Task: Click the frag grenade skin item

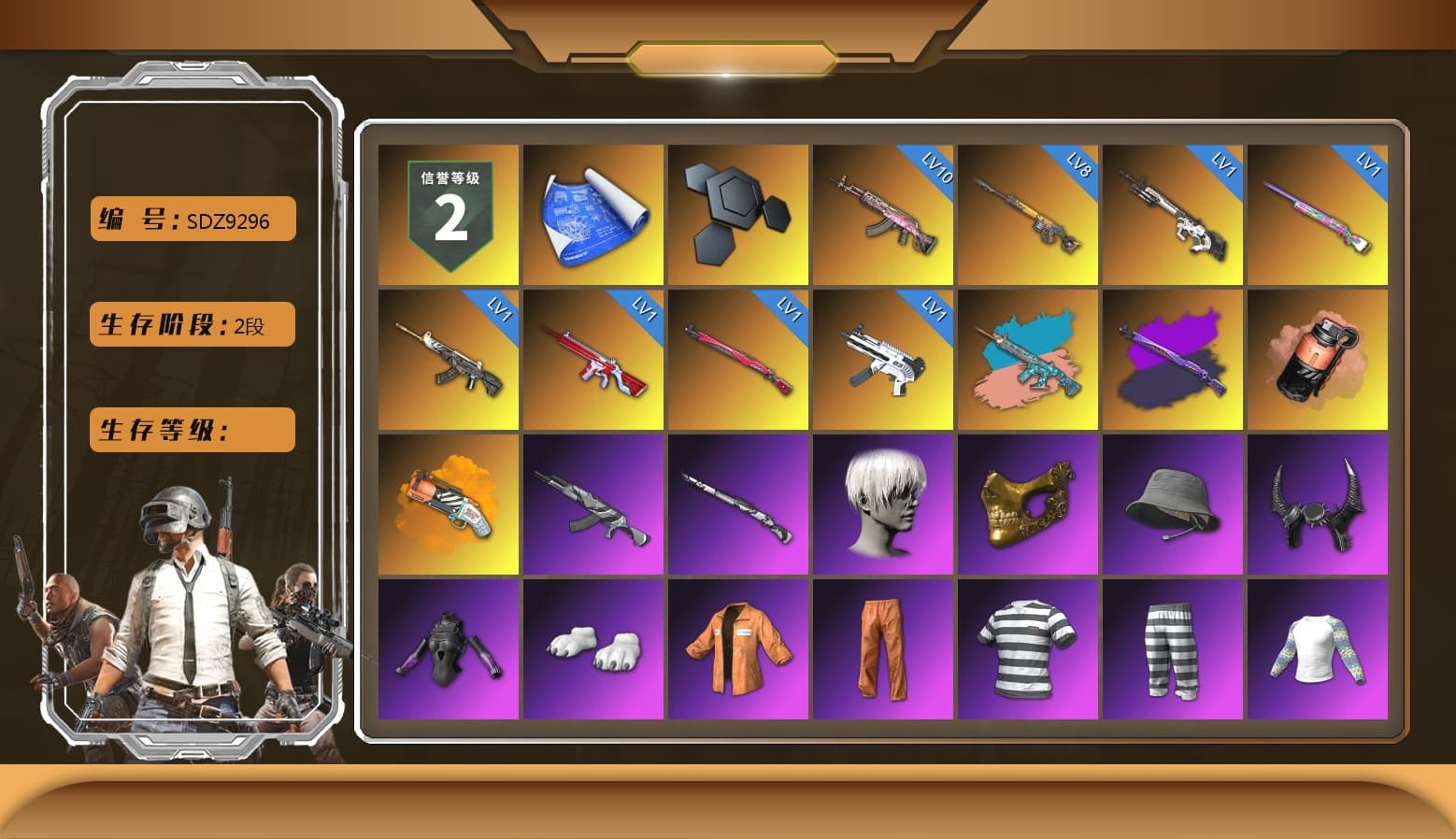Action: tap(1319, 359)
